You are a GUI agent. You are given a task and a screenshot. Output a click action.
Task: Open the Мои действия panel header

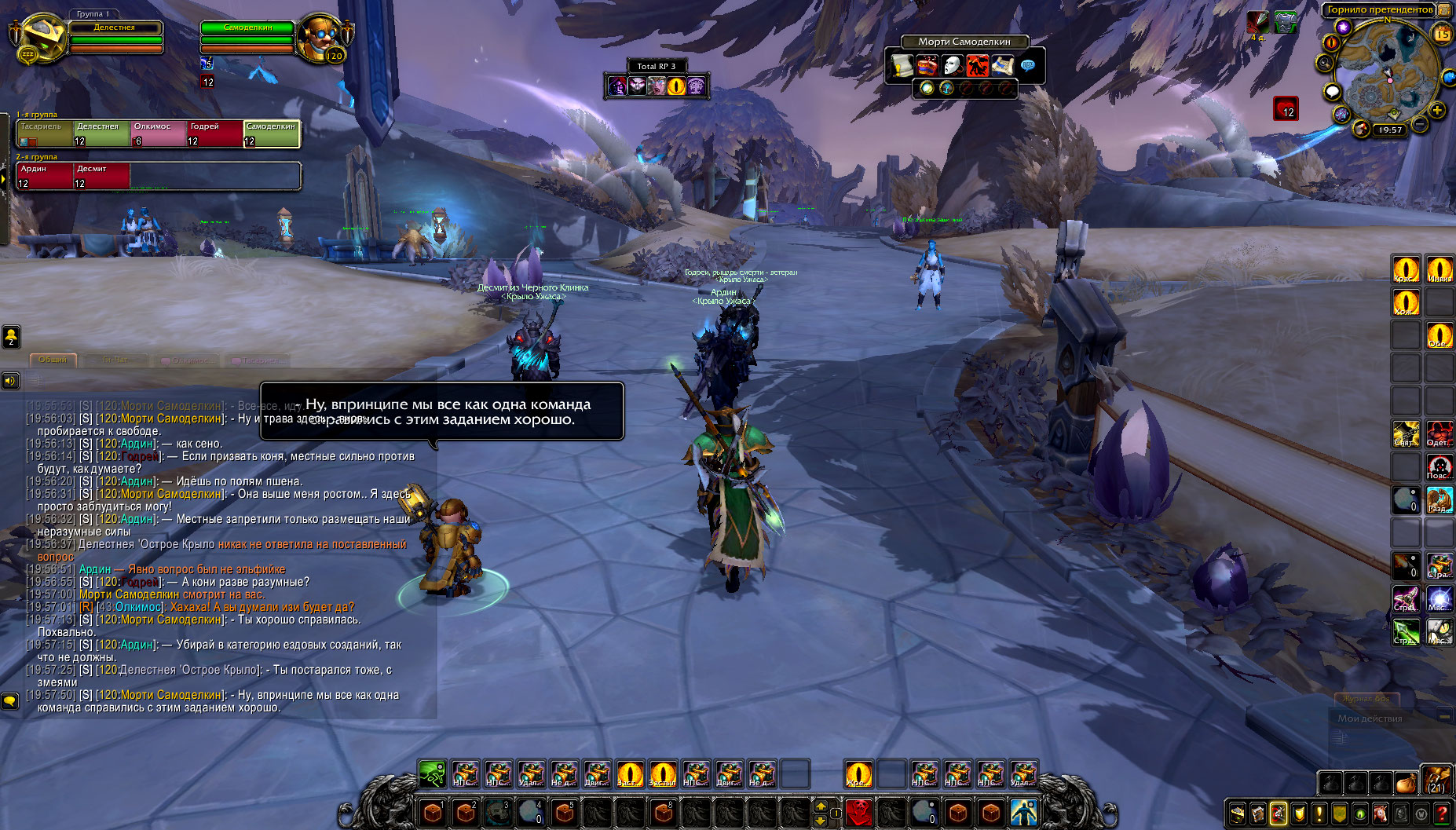pyautogui.click(x=1370, y=718)
